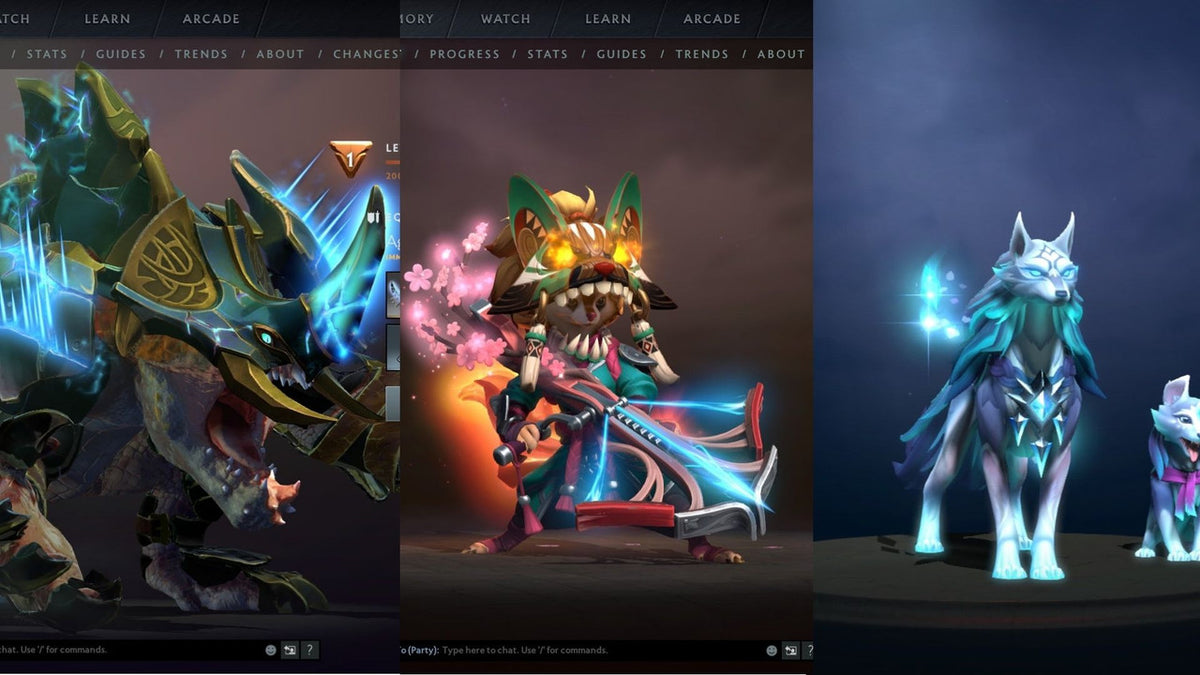The height and width of the screenshot is (675, 1200).
Task: Open the Progress tab
Action: point(464,54)
